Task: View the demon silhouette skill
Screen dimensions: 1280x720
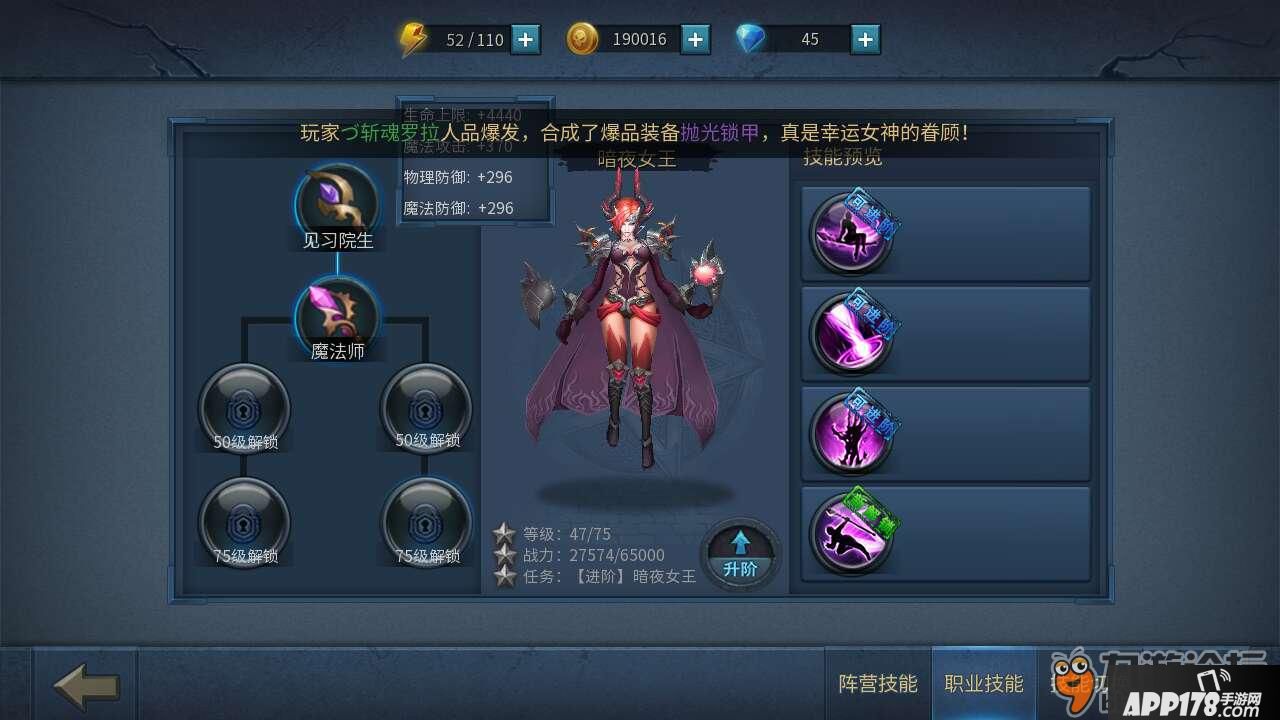Action: tap(851, 433)
